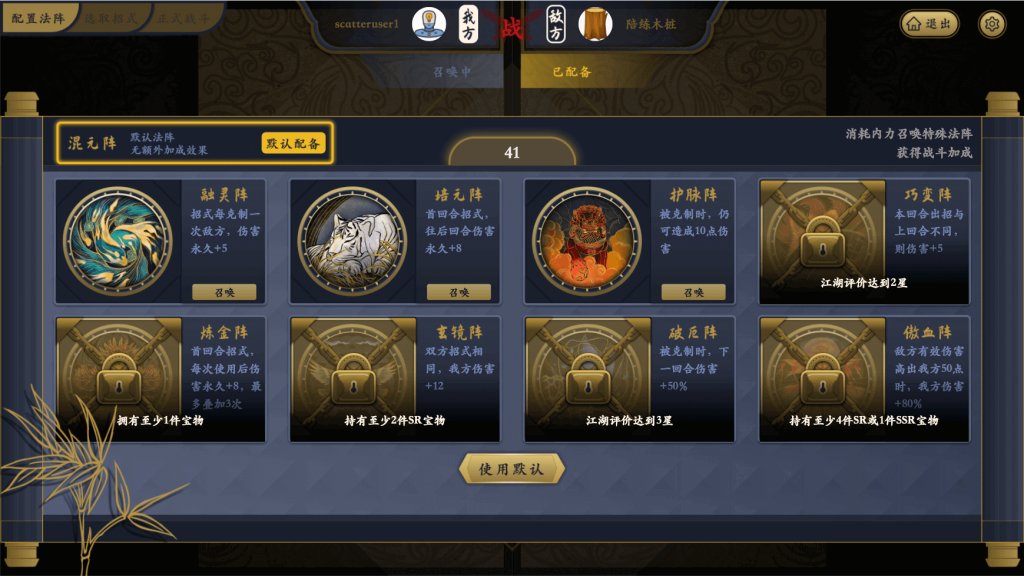Click the 使用默认 button

pos(511,468)
